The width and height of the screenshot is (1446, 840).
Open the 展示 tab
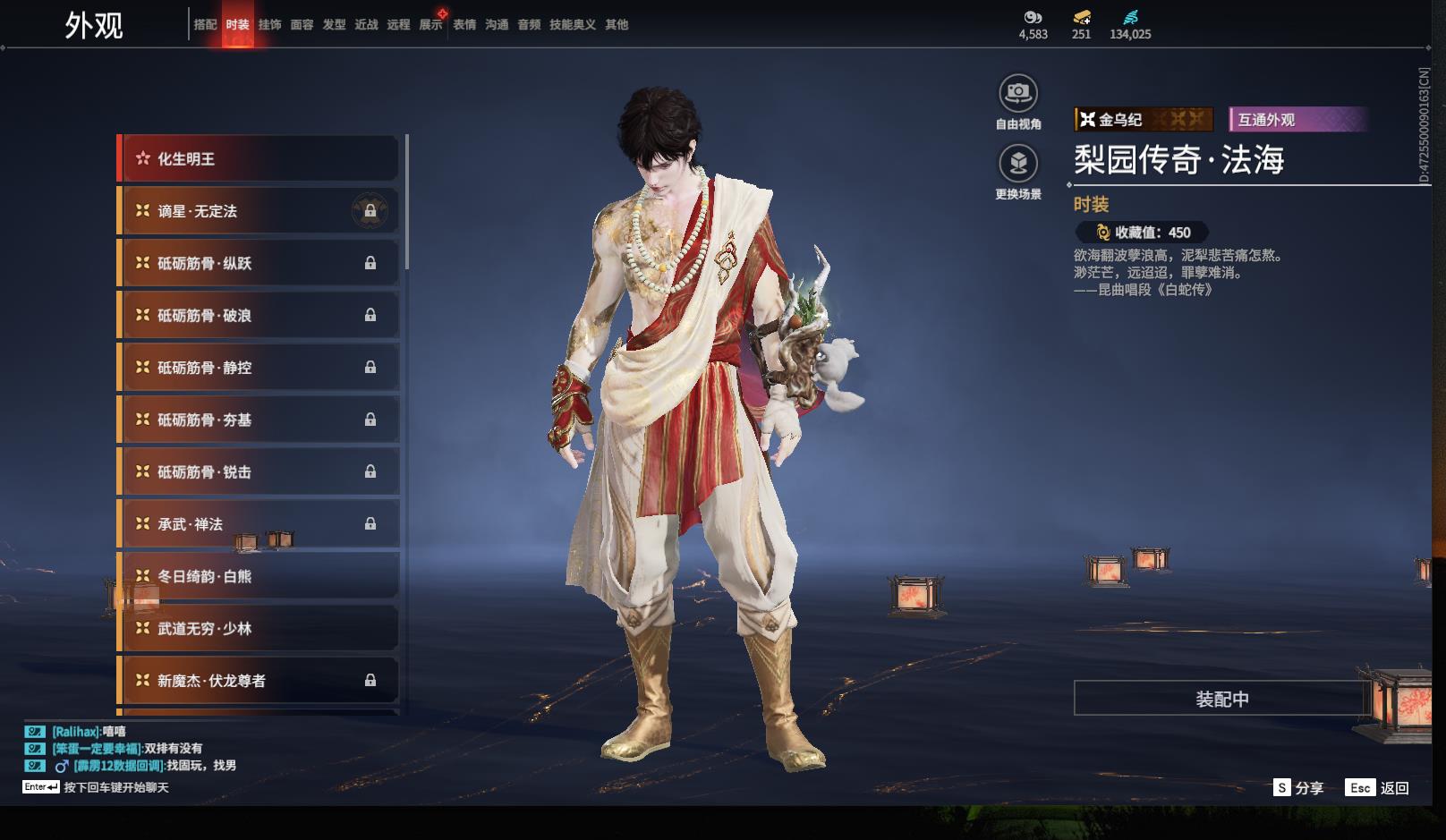(430, 25)
